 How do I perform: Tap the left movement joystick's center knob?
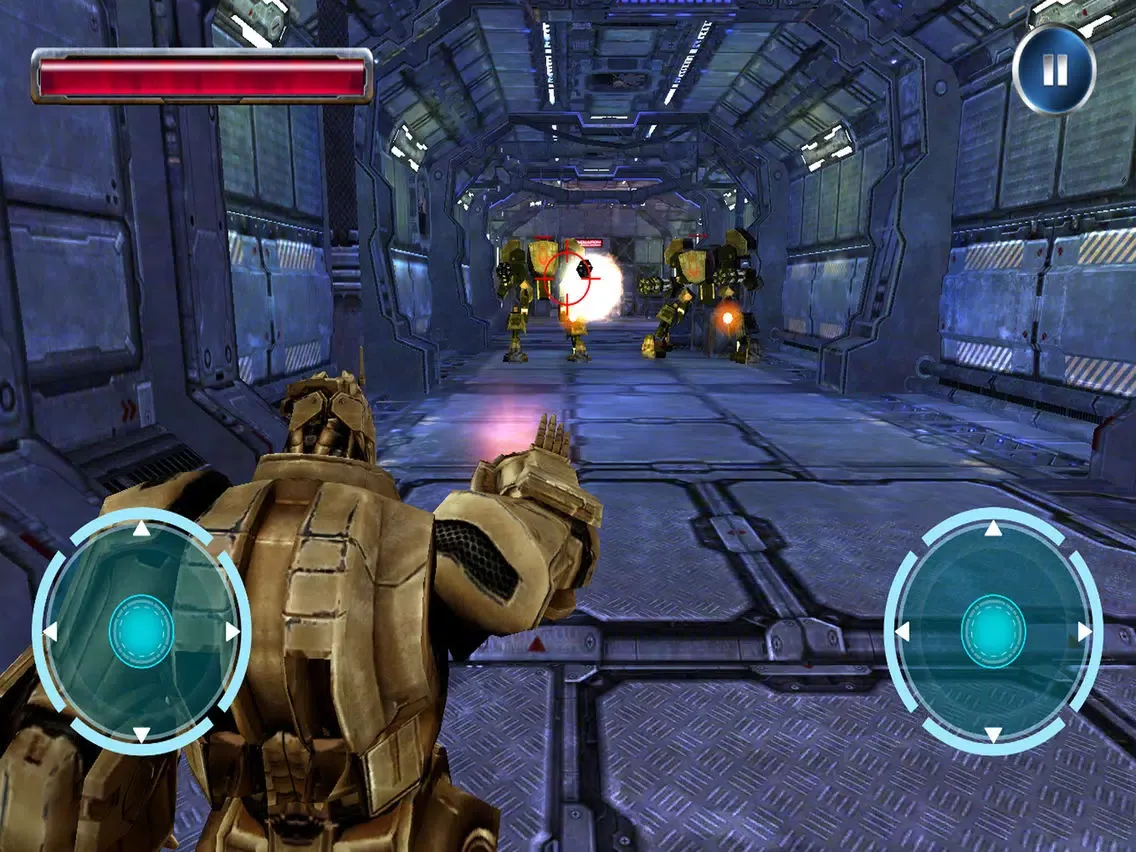click(141, 632)
